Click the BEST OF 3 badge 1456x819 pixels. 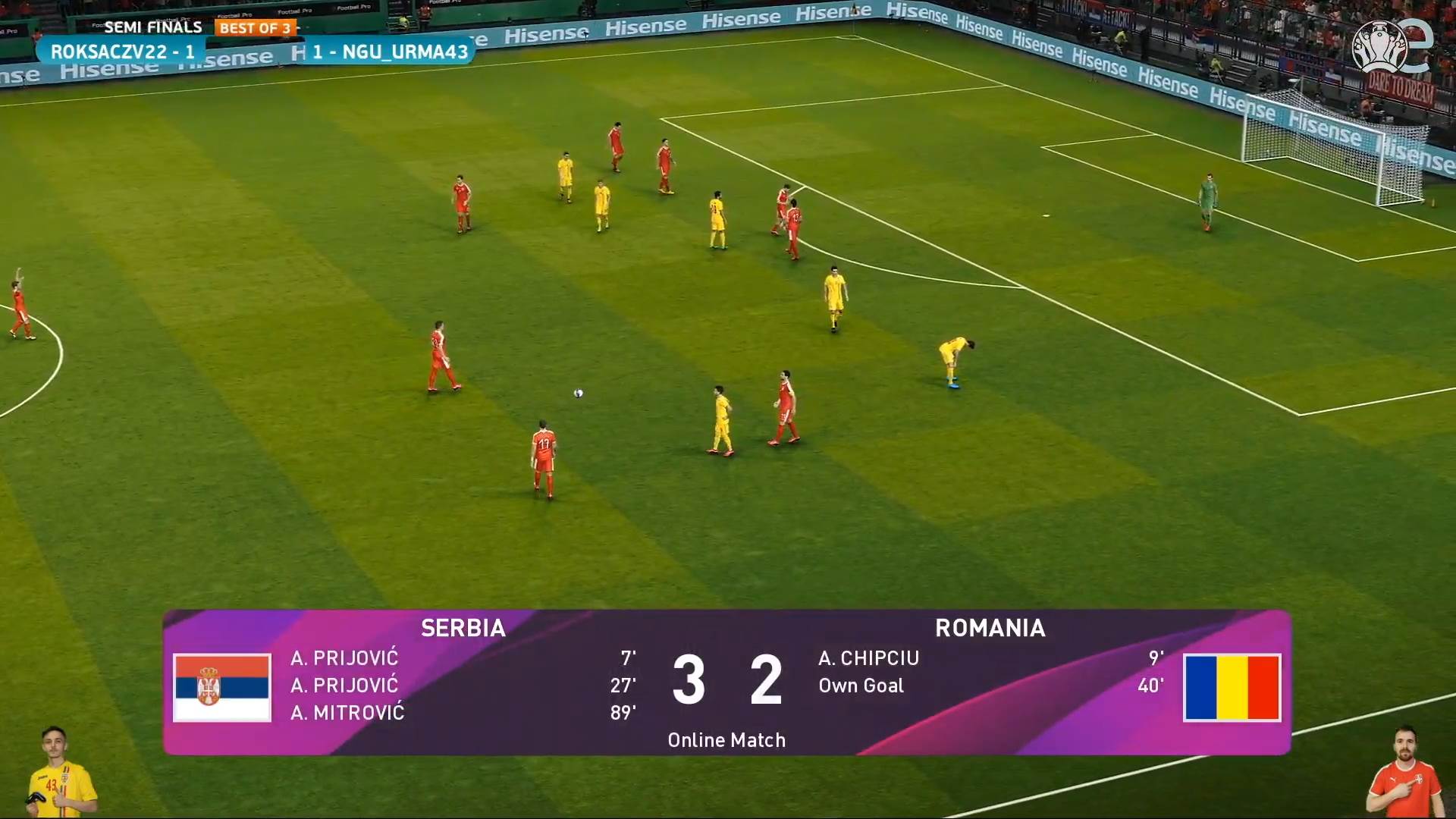[x=256, y=27]
